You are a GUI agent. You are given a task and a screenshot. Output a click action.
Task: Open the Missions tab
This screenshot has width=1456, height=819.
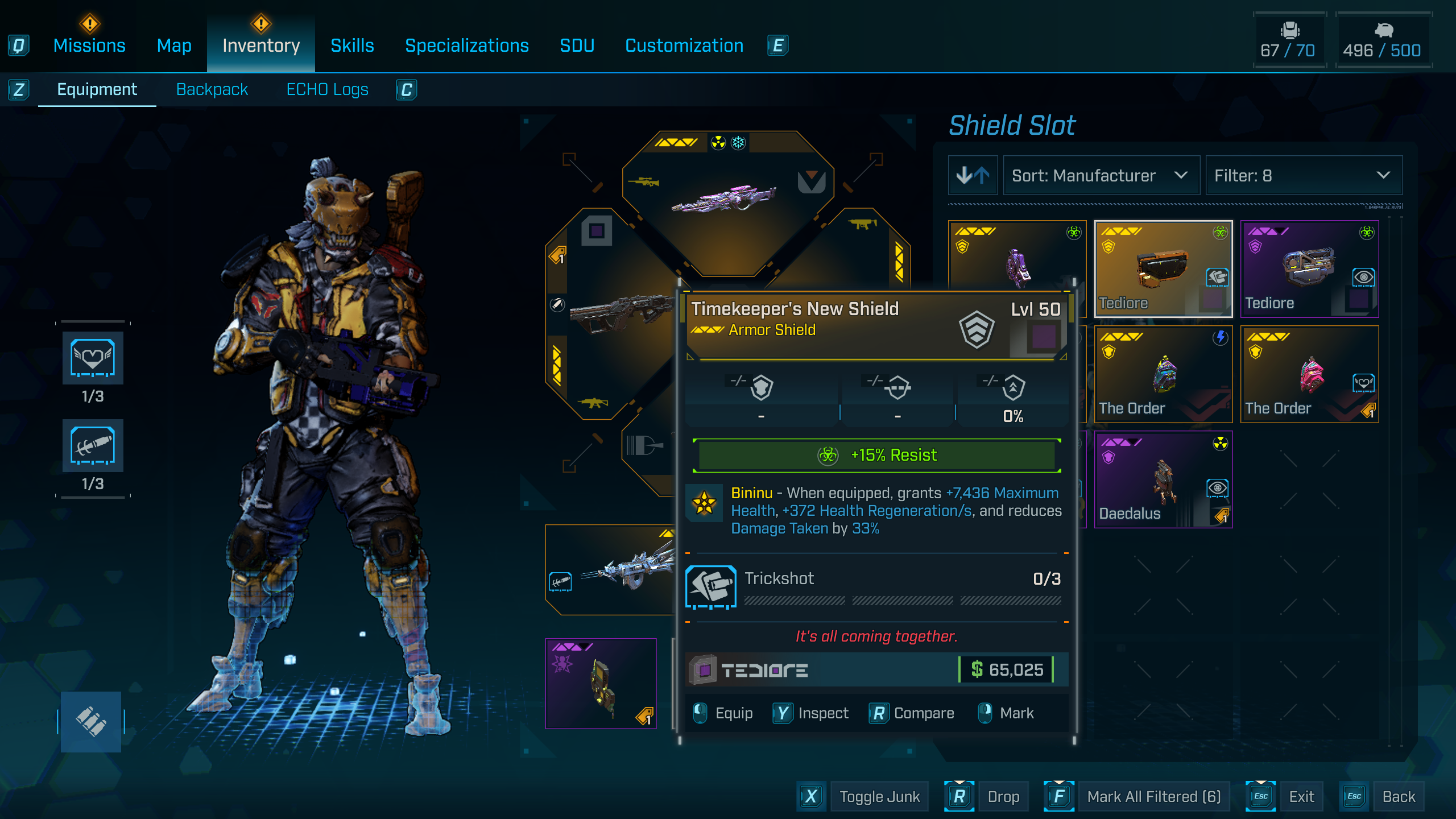pos(89,45)
